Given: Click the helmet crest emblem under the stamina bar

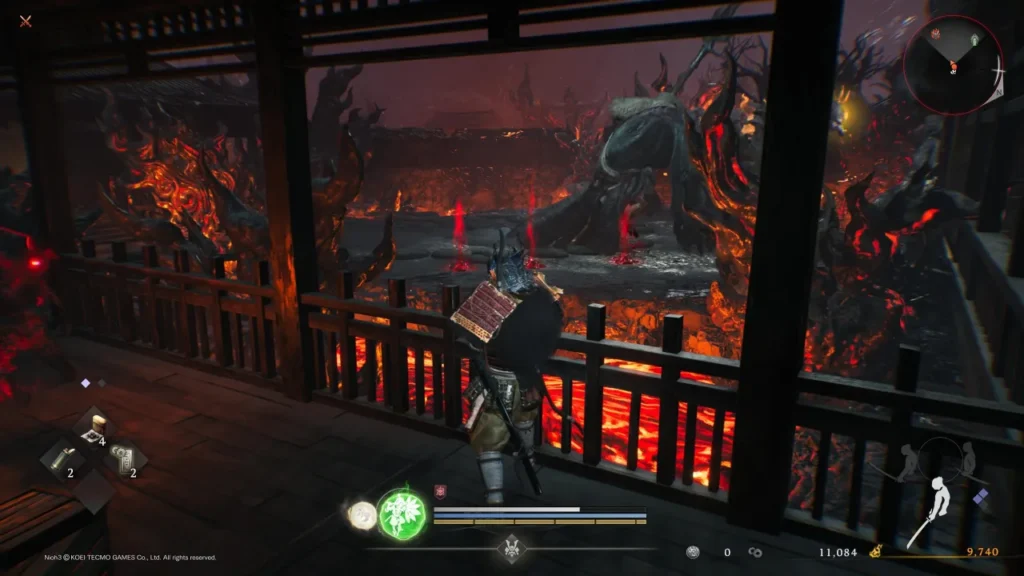Looking at the screenshot, I should pyautogui.click(x=511, y=549).
